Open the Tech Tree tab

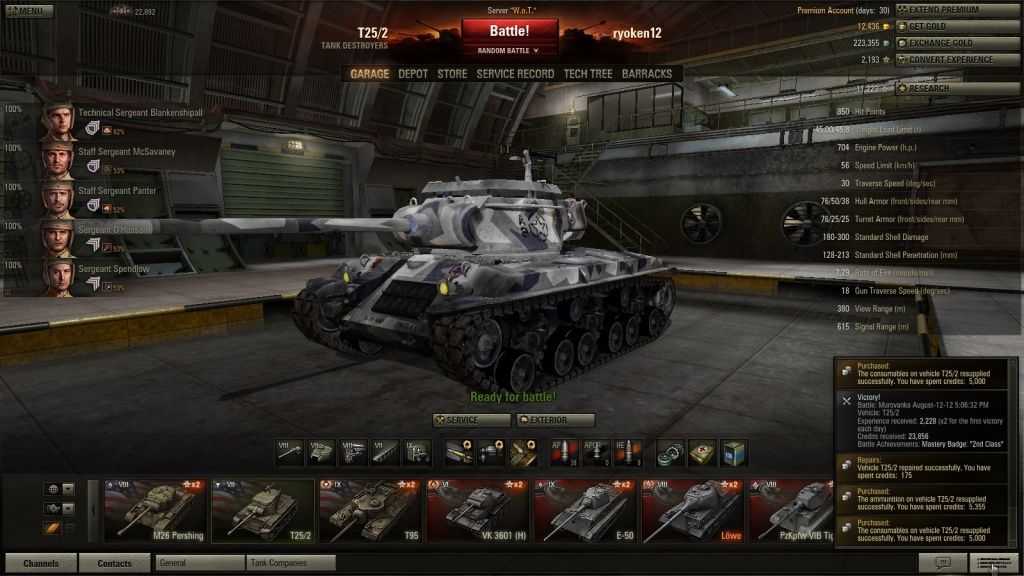click(588, 74)
